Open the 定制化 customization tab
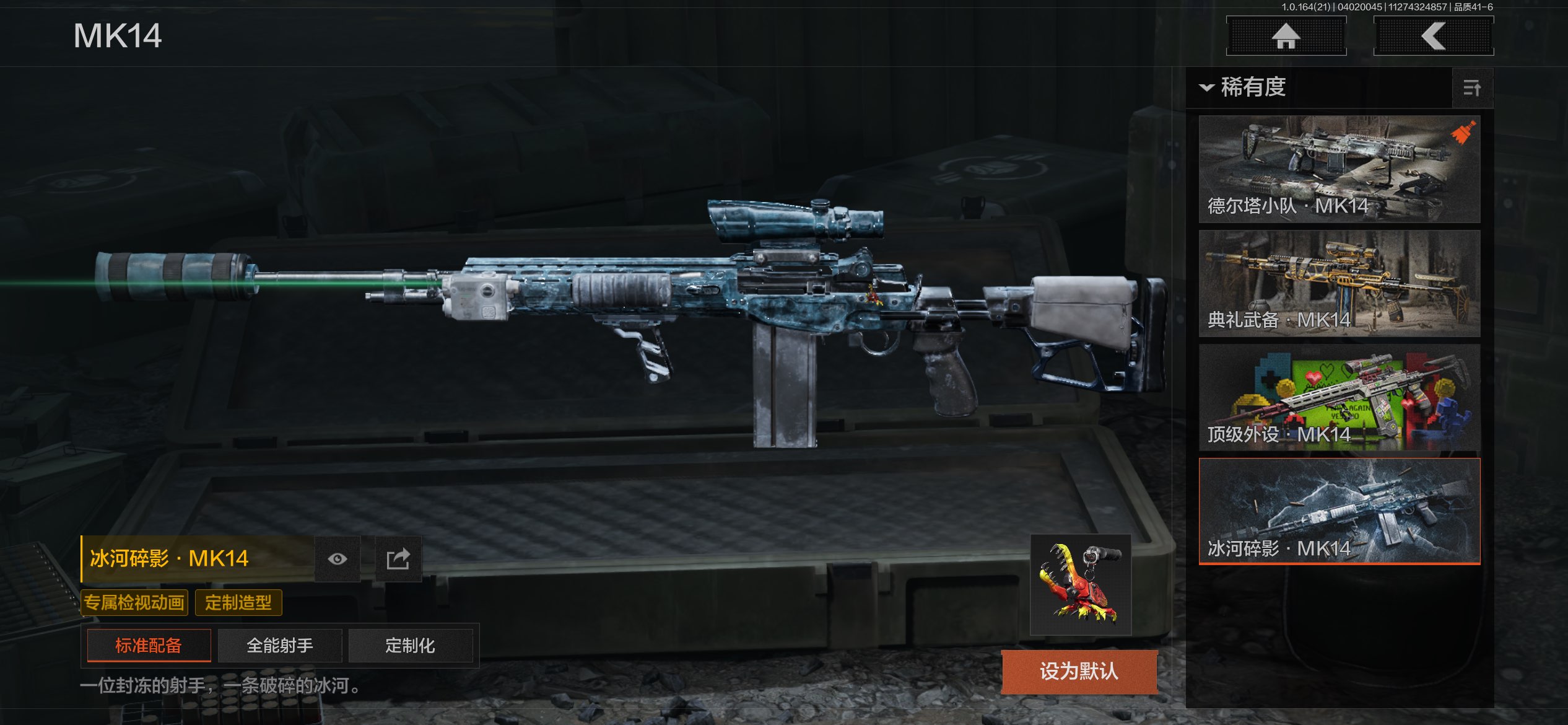The image size is (1568, 725). pos(410,646)
